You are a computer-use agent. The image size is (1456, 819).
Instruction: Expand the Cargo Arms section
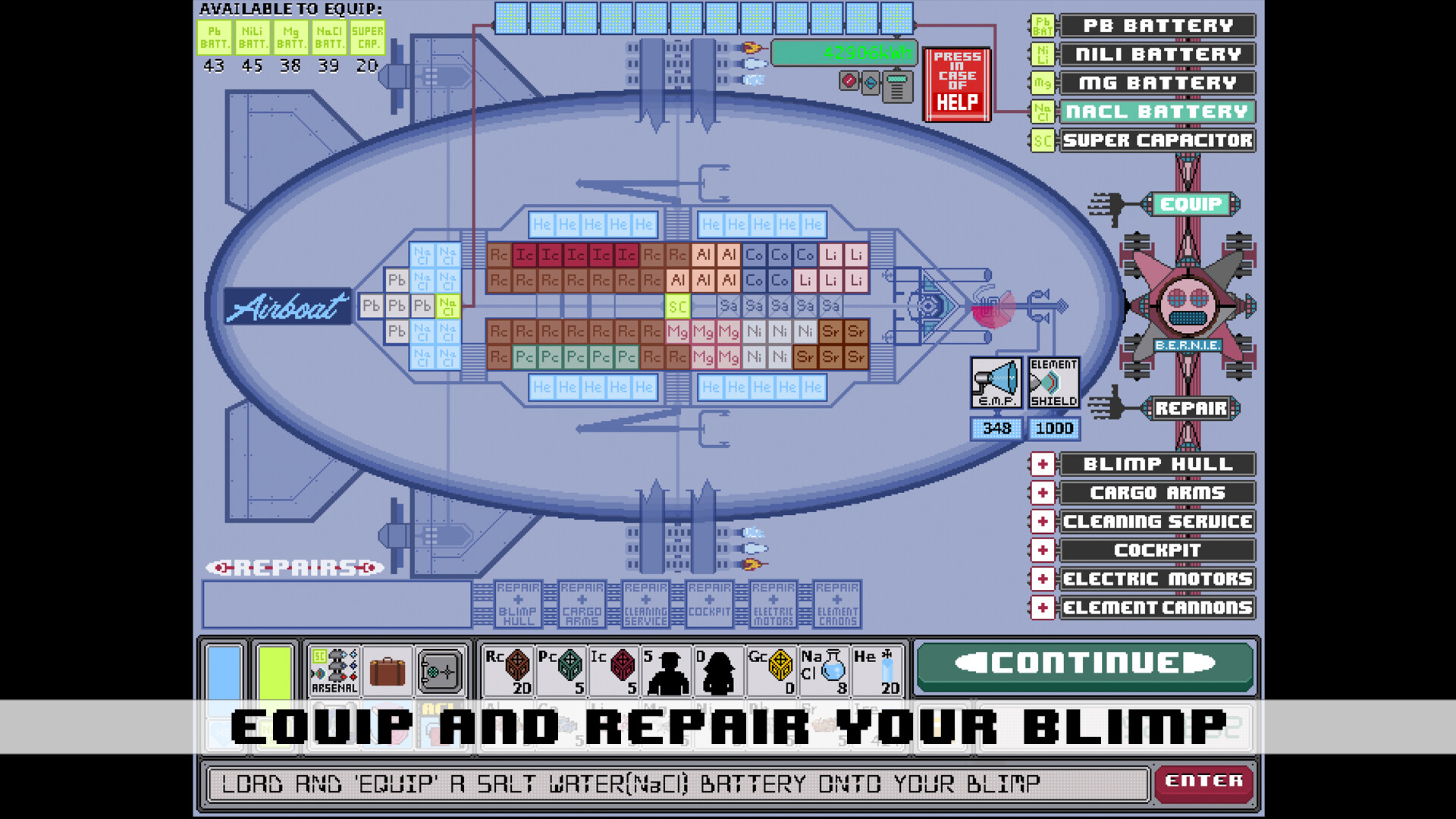(1043, 493)
